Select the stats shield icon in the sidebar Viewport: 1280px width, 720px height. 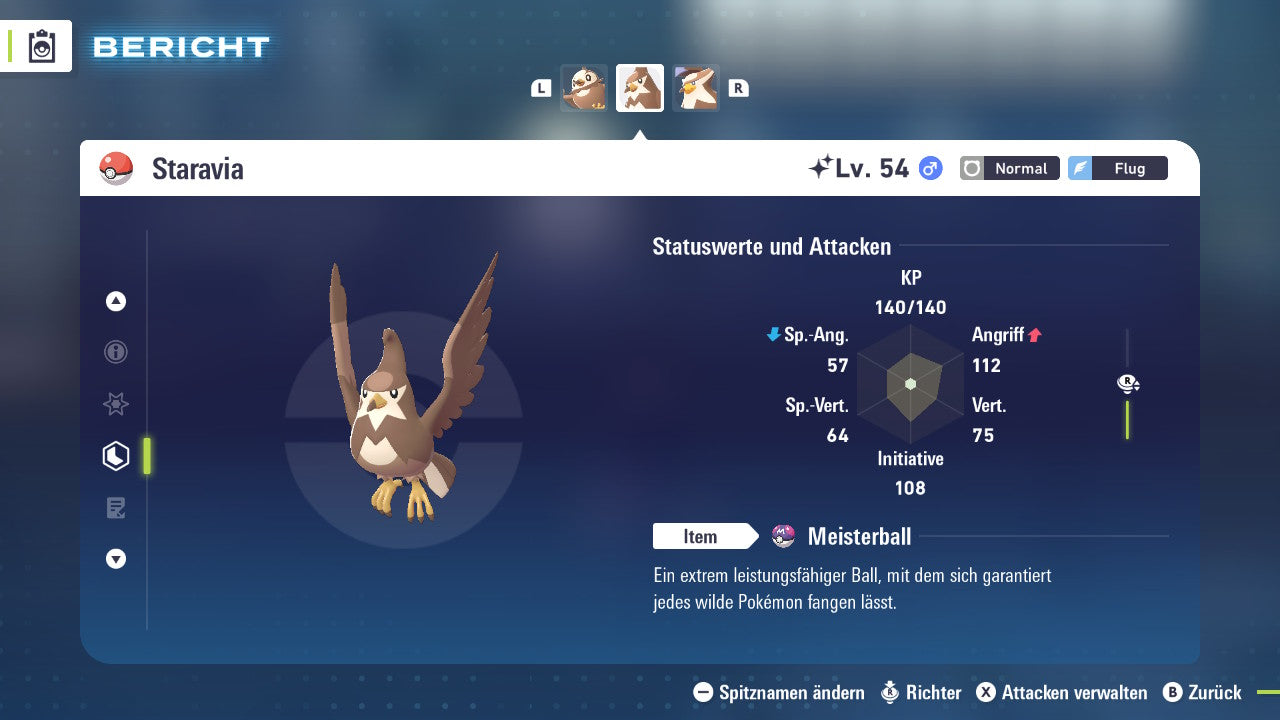coord(115,455)
